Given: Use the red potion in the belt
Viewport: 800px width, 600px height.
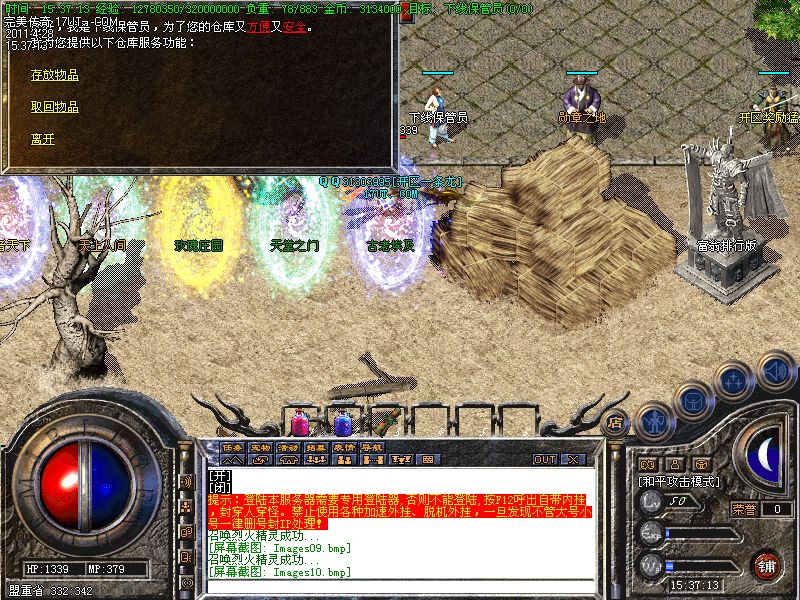Looking at the screenshot, I should (302, 422).
